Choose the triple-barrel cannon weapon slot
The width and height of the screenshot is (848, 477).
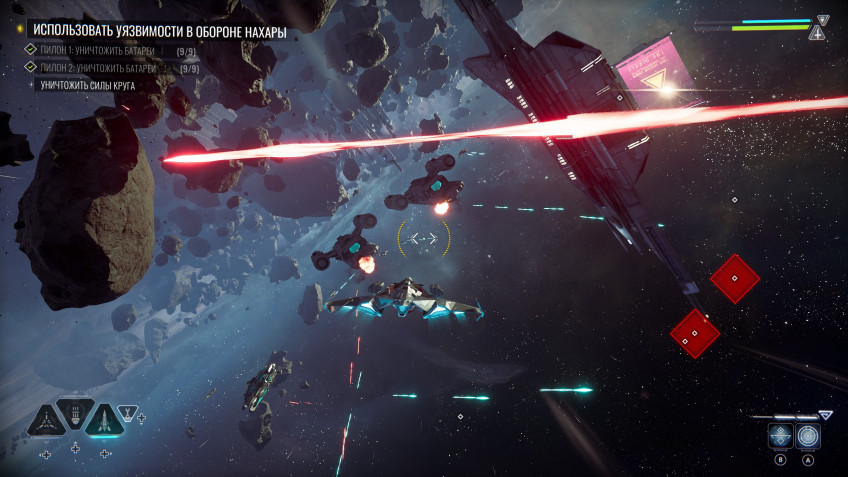[75, 412]
